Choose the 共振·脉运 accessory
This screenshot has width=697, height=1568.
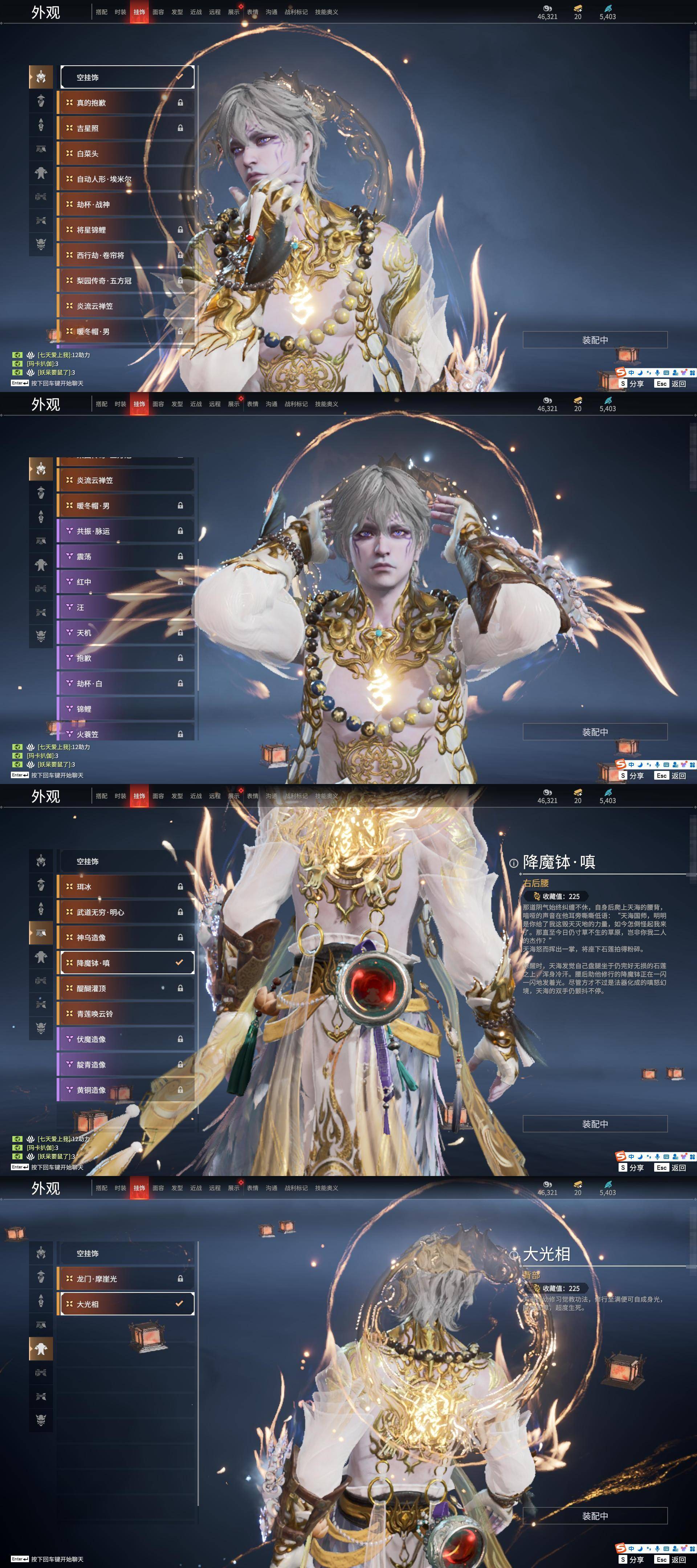(x=127, y=531)
